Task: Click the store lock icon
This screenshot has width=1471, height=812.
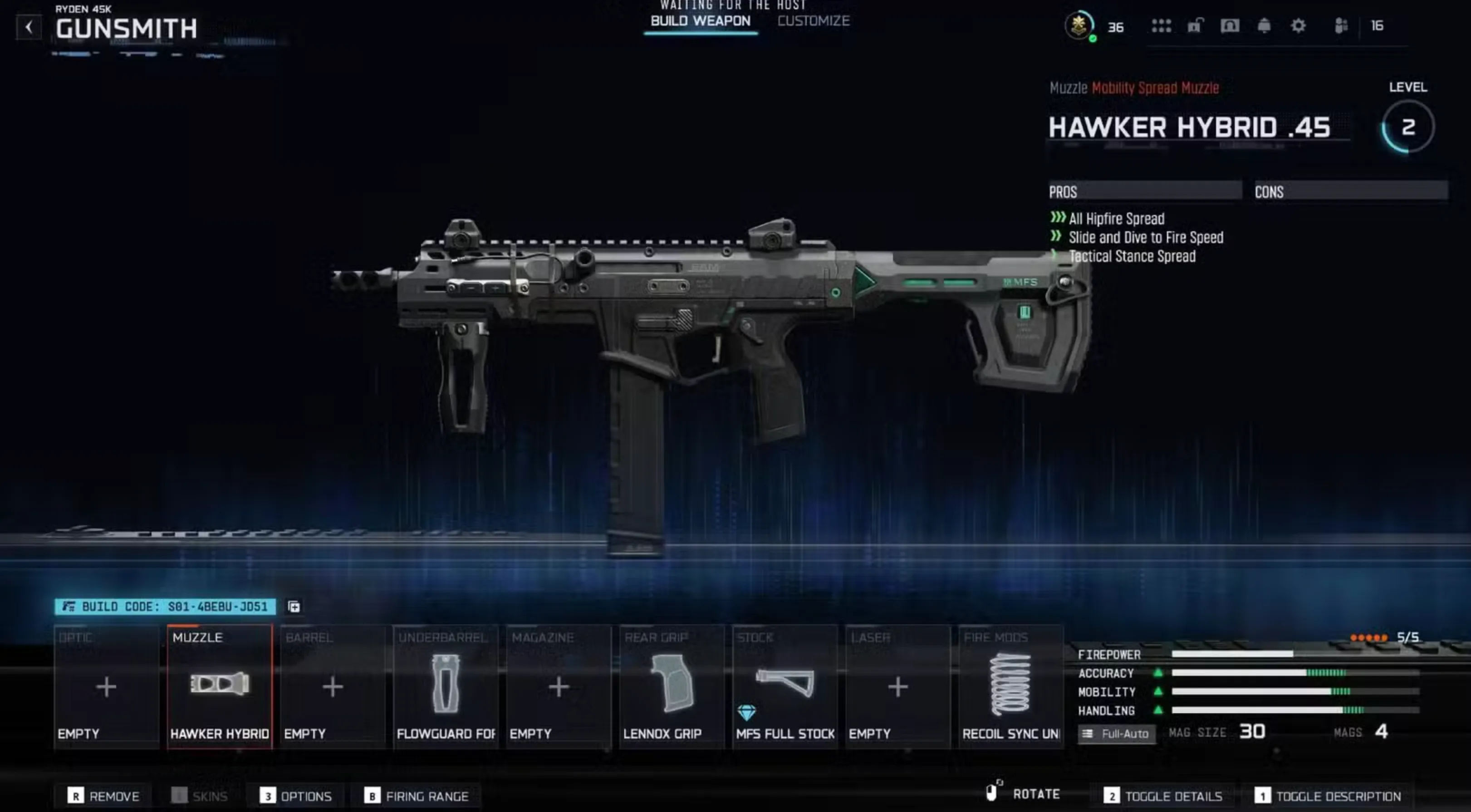Action: (1195, 26)
